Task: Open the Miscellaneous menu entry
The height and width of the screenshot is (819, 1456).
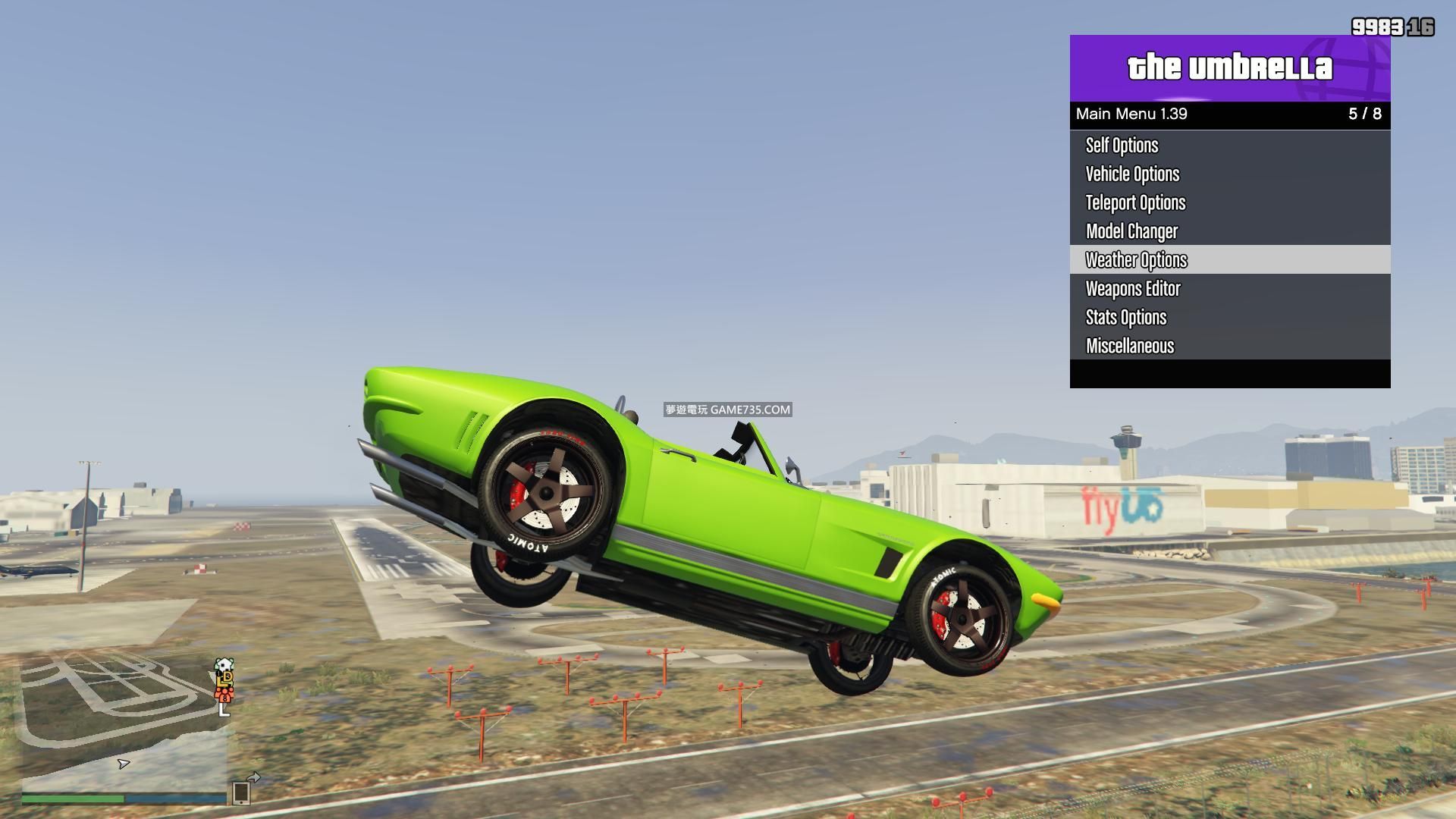Action: pos(1130,347)
